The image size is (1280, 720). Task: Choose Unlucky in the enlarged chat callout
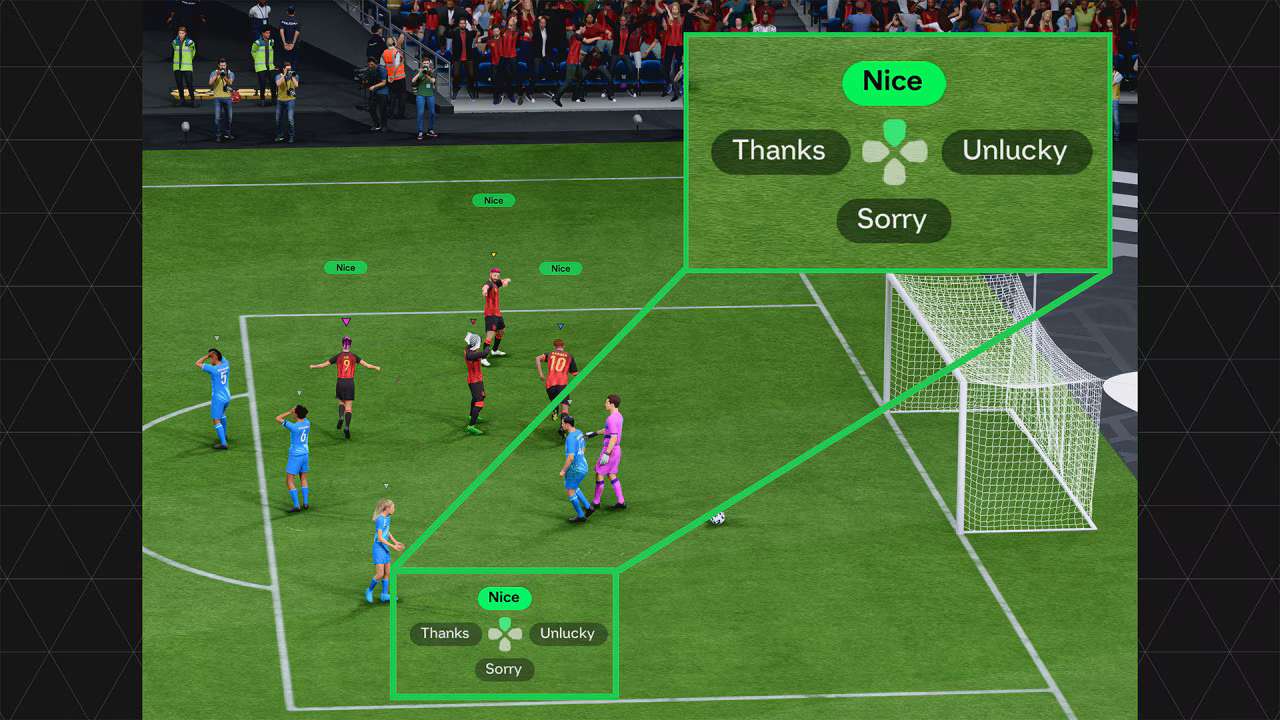(x=1015, y=151)
